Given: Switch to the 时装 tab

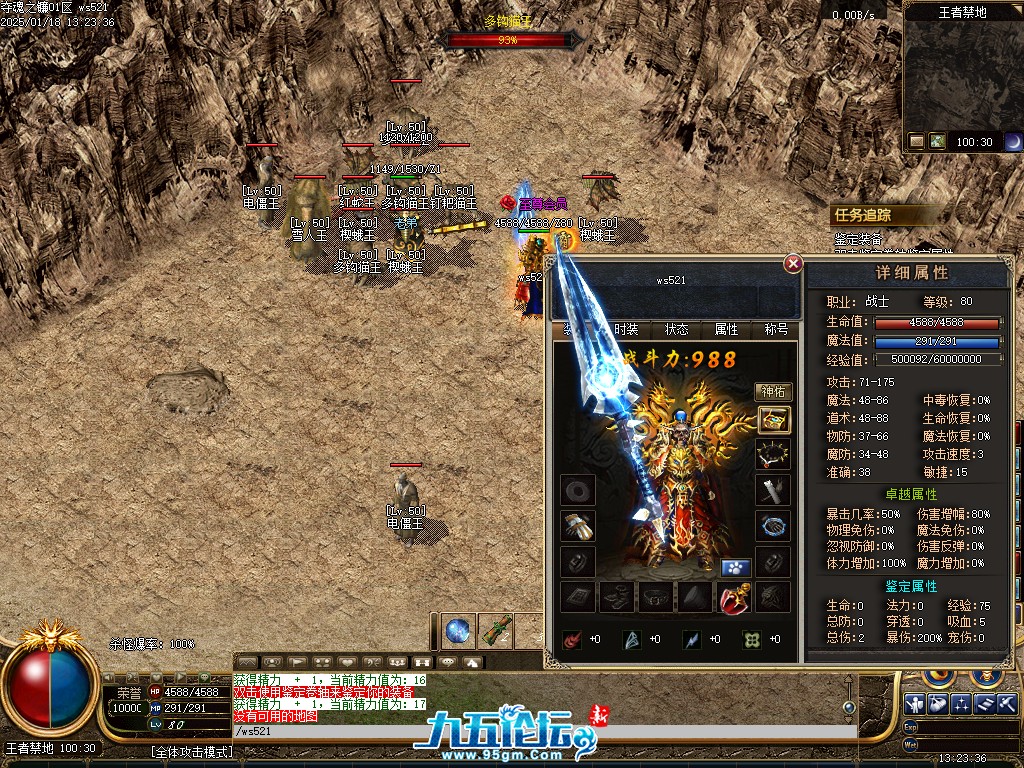Looking at the screenshot, I should point(626,330).
